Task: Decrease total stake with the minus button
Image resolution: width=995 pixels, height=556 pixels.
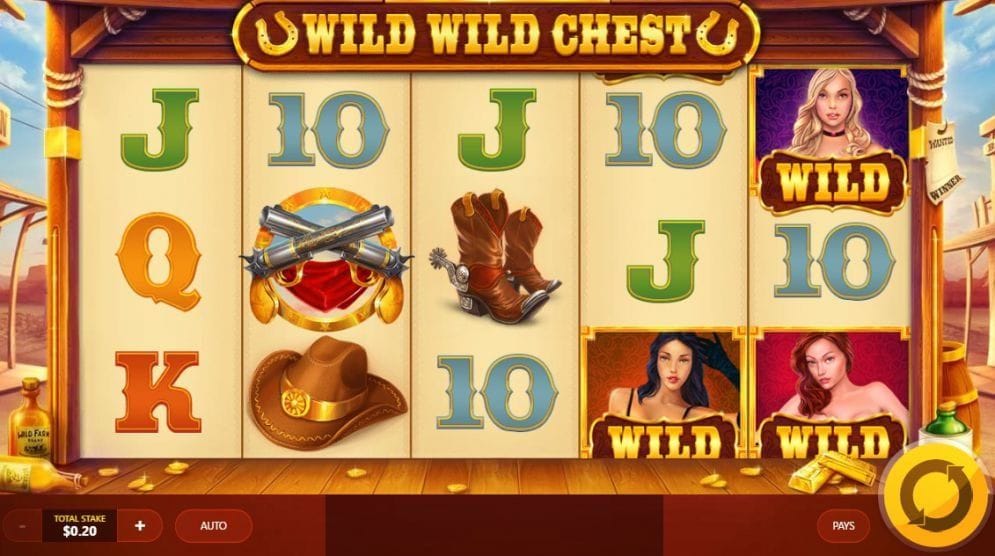Action: point(22,525)
